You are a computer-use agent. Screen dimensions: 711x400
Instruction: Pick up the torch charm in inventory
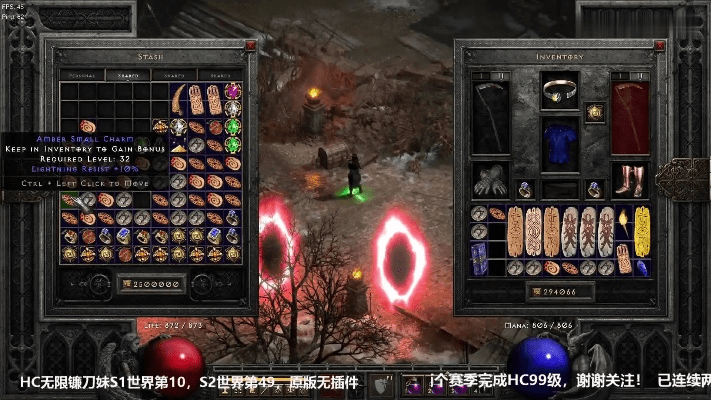pos(624,221)
